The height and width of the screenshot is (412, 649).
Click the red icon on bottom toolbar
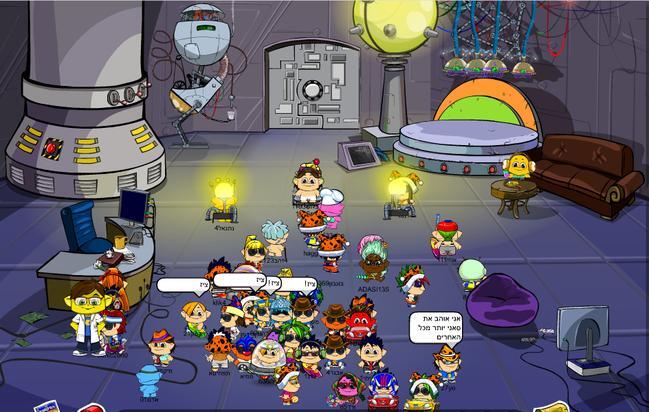tap(92, 408)
